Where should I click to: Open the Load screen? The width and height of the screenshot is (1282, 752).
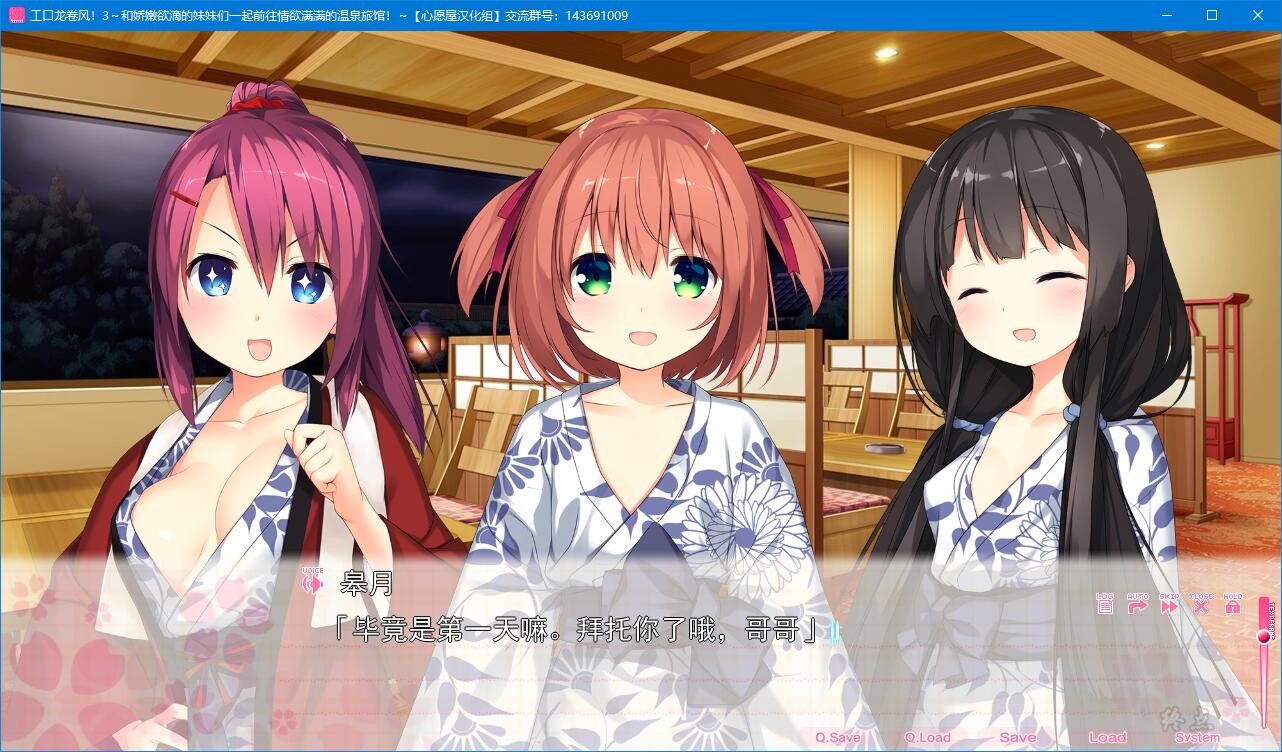tap(1109, 737)
